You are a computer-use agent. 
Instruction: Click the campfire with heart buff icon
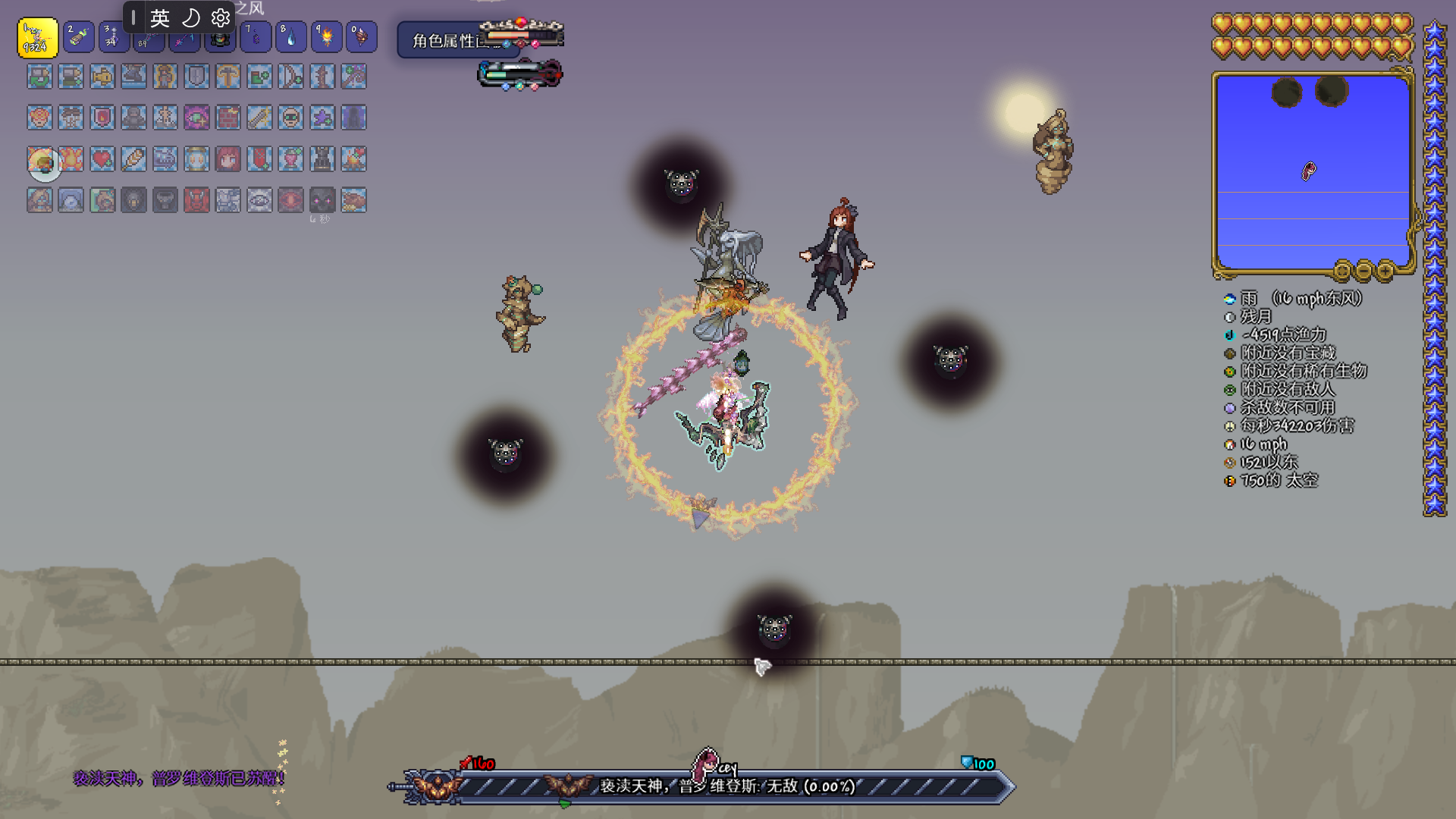(353, 159)
